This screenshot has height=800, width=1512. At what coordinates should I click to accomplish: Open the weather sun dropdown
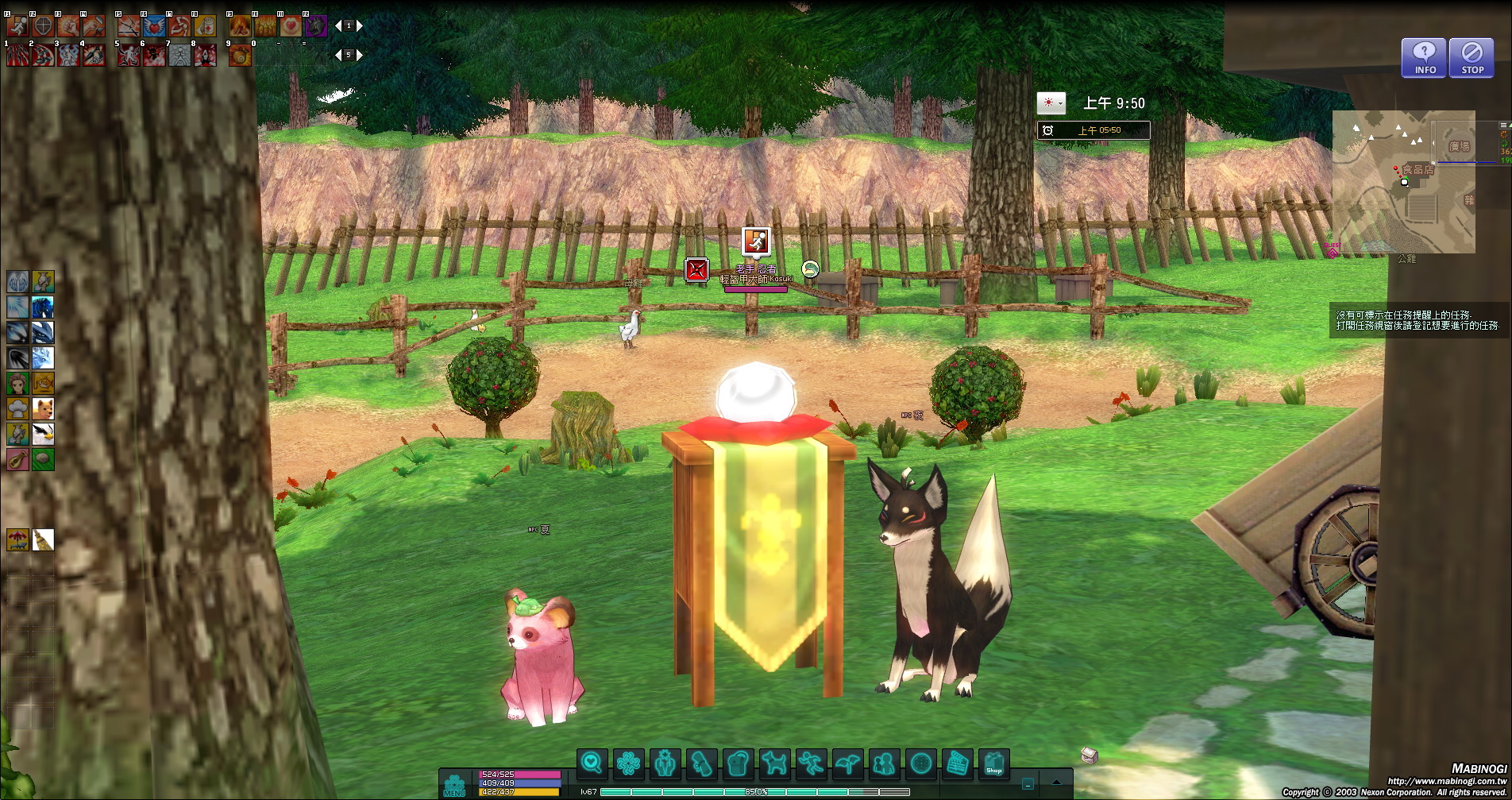click(x=1051, y=103)
